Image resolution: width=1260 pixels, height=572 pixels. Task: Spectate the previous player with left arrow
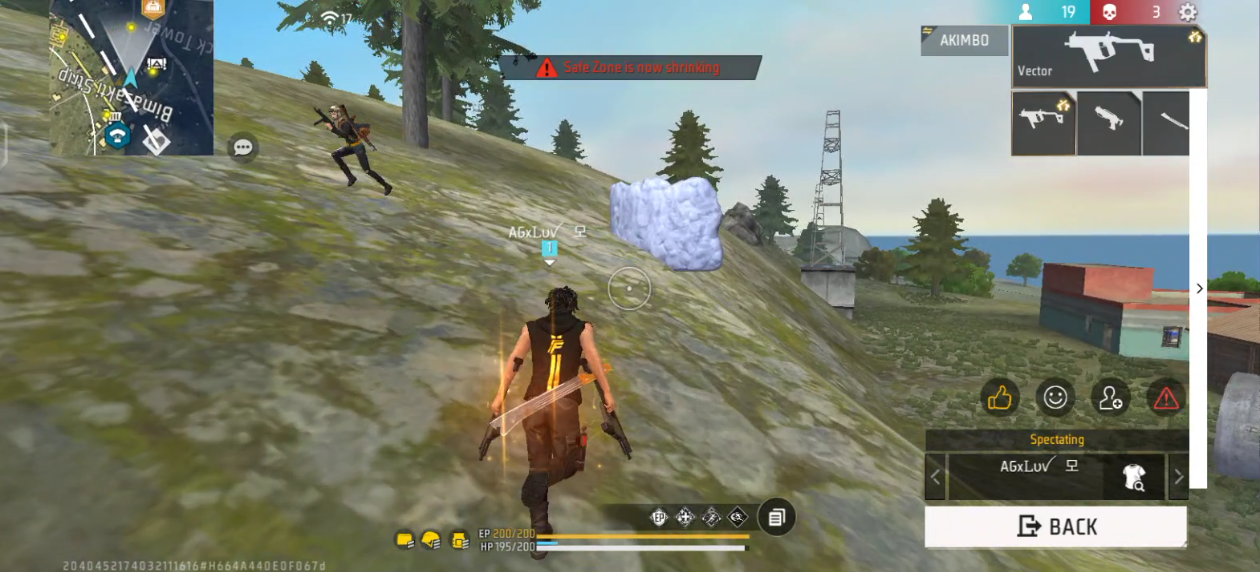[936, 476]
